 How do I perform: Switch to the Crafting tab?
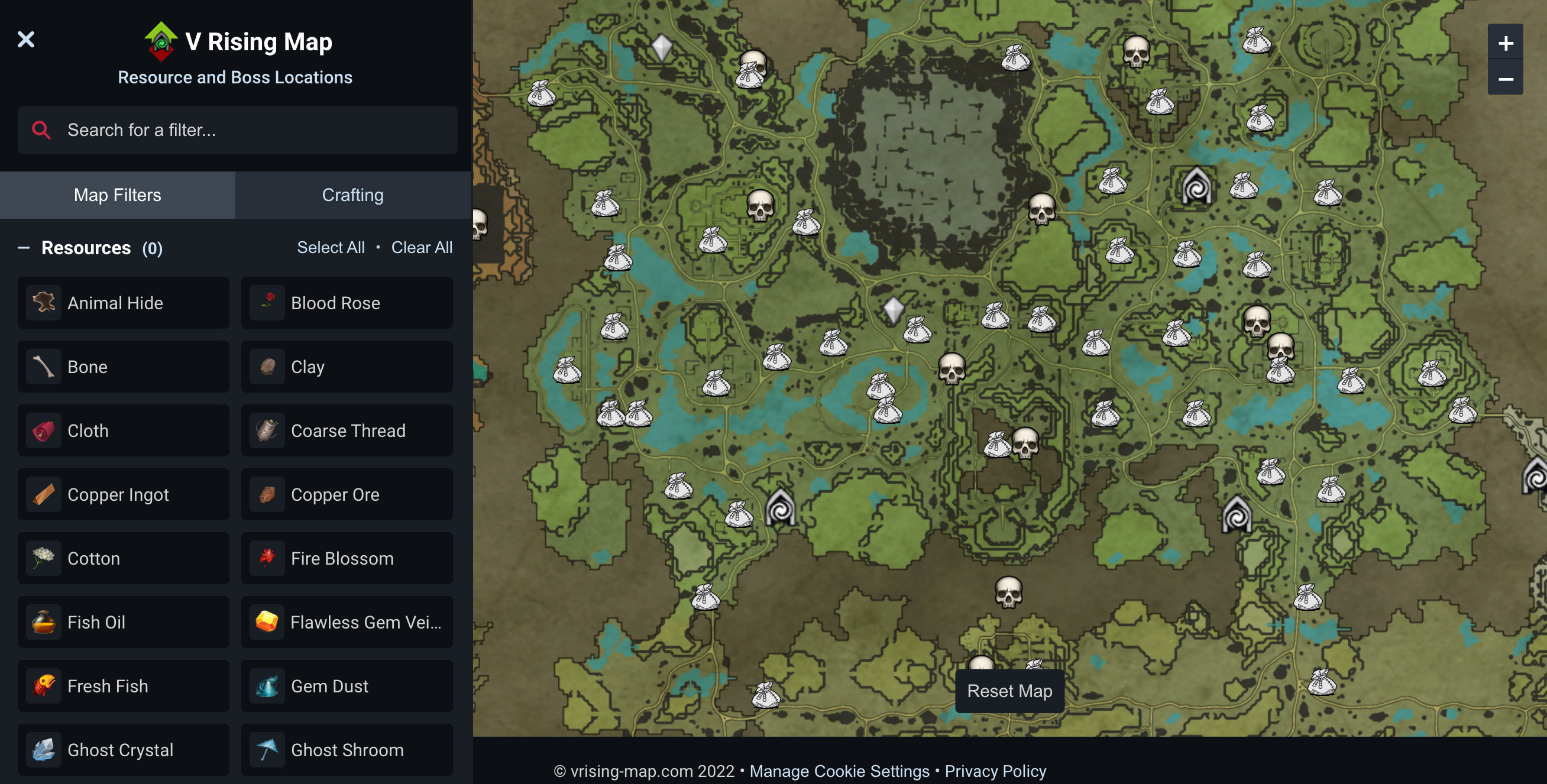point(352,195)
